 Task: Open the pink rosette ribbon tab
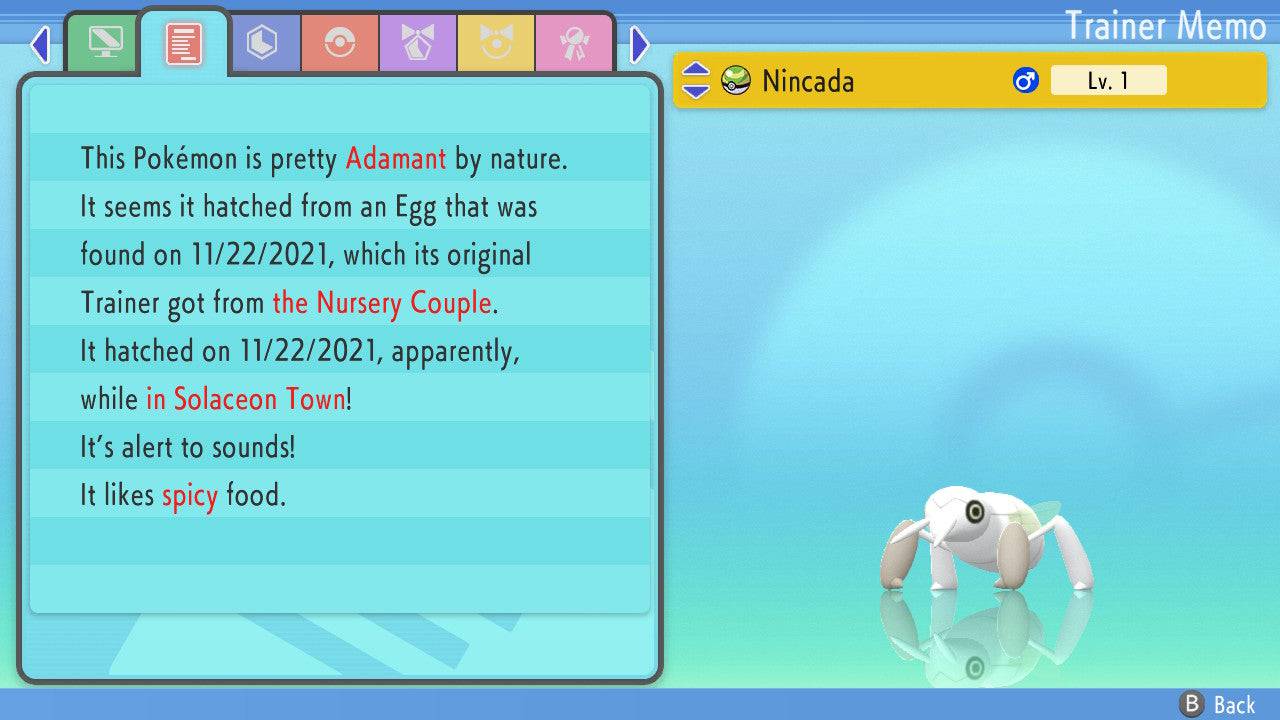click(574, 43)
